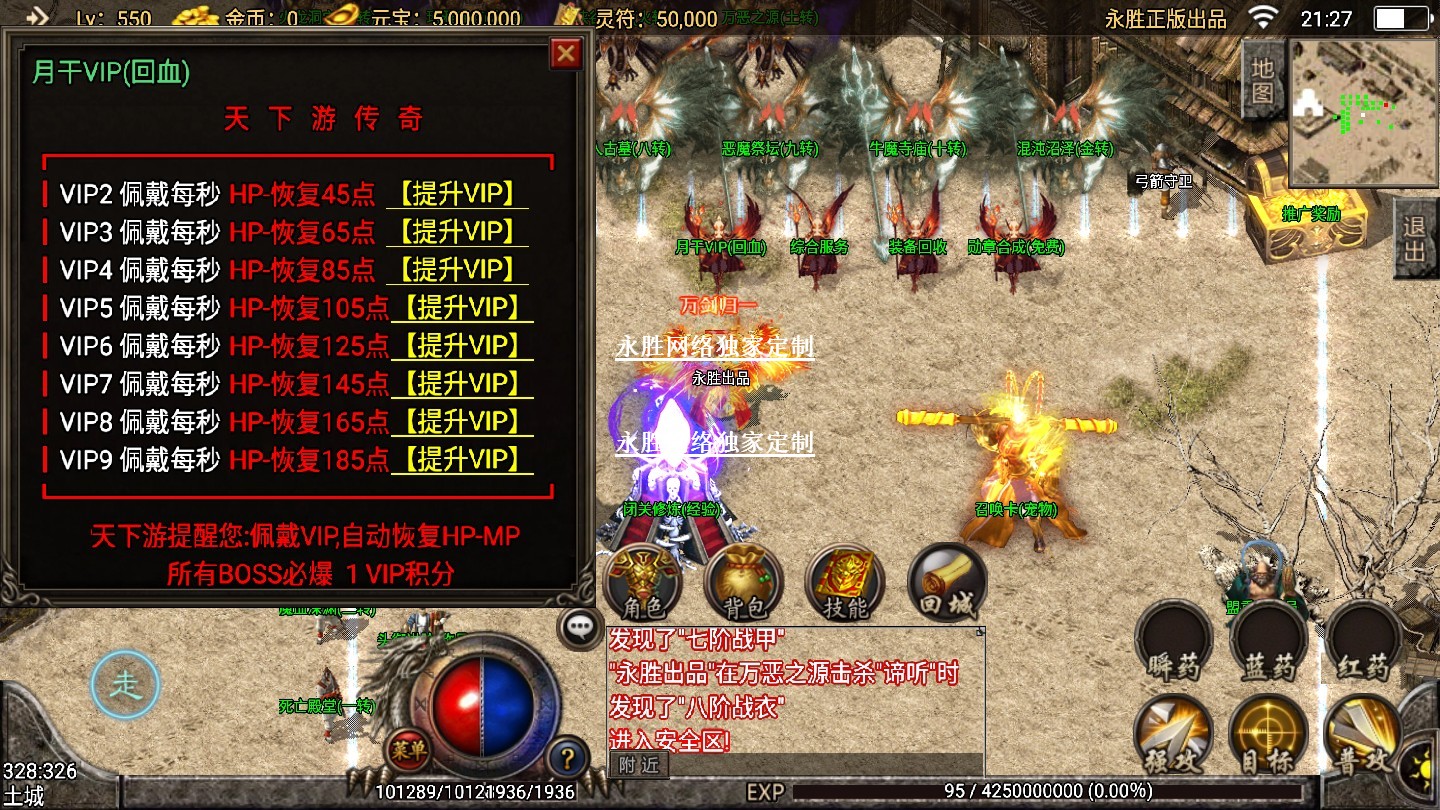Upgrade VIP on the VIP2 row

point(457,194)
